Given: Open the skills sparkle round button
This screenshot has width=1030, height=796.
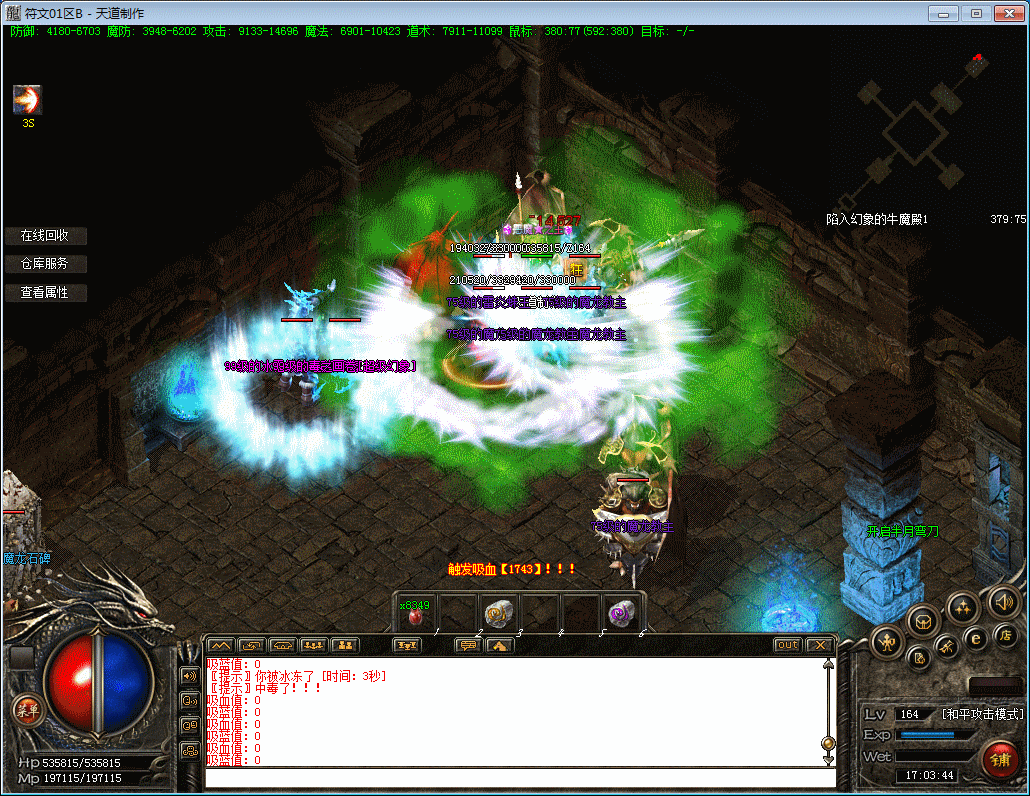Looking at the screenshot, I should click(962, 606).
